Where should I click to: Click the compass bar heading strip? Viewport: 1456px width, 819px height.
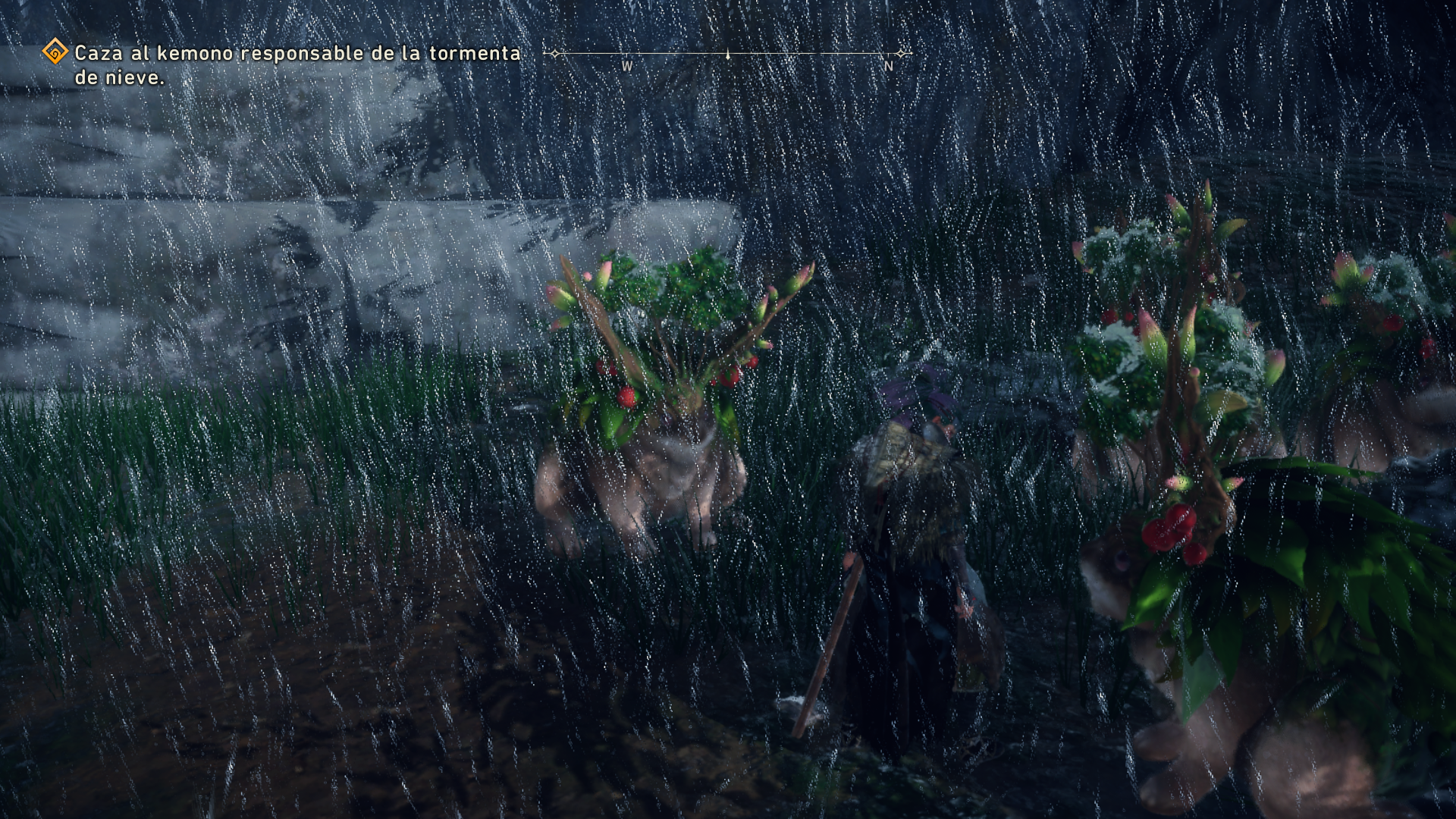tap(727, 55)
